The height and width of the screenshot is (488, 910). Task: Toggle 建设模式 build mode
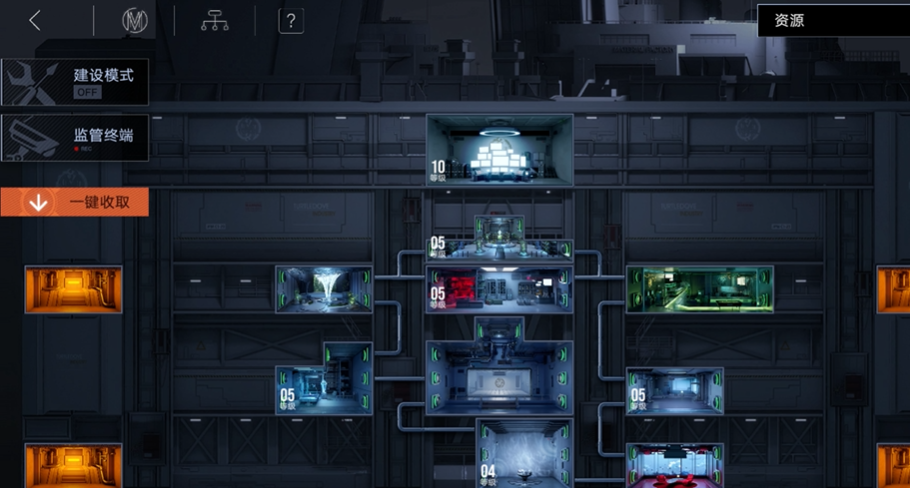[x=75, y=82]
